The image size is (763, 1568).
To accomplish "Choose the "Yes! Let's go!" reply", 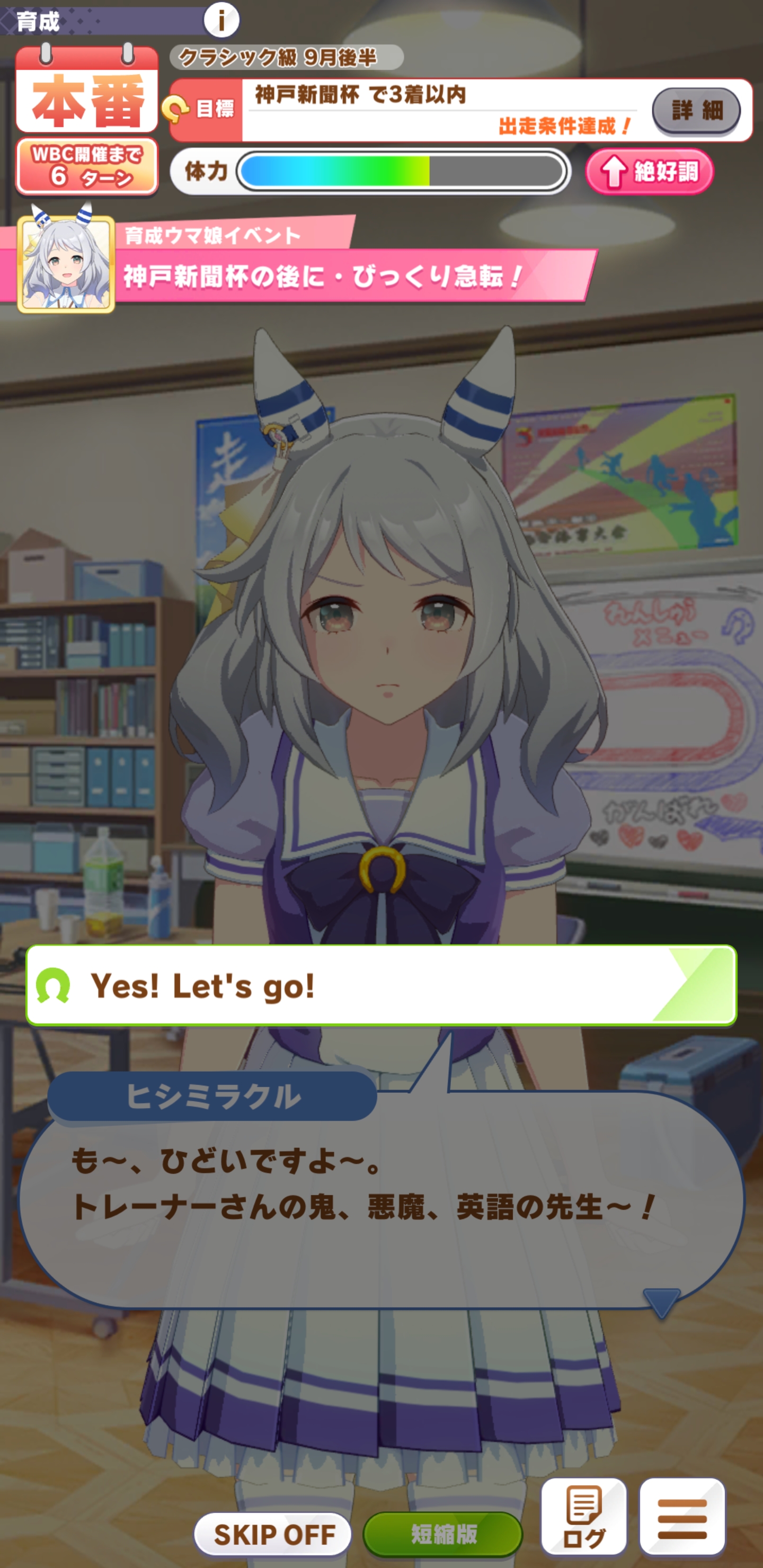I will tap(381, 985).
